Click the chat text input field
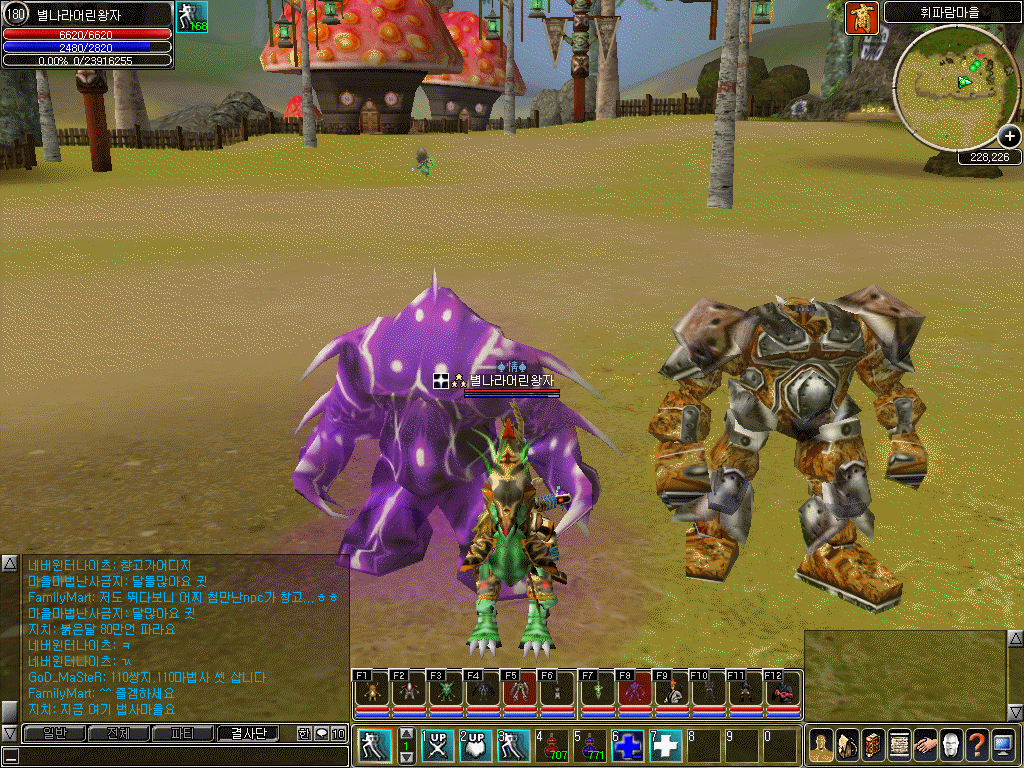This screenshot has width=1024, height=768. tap(180, 756)
